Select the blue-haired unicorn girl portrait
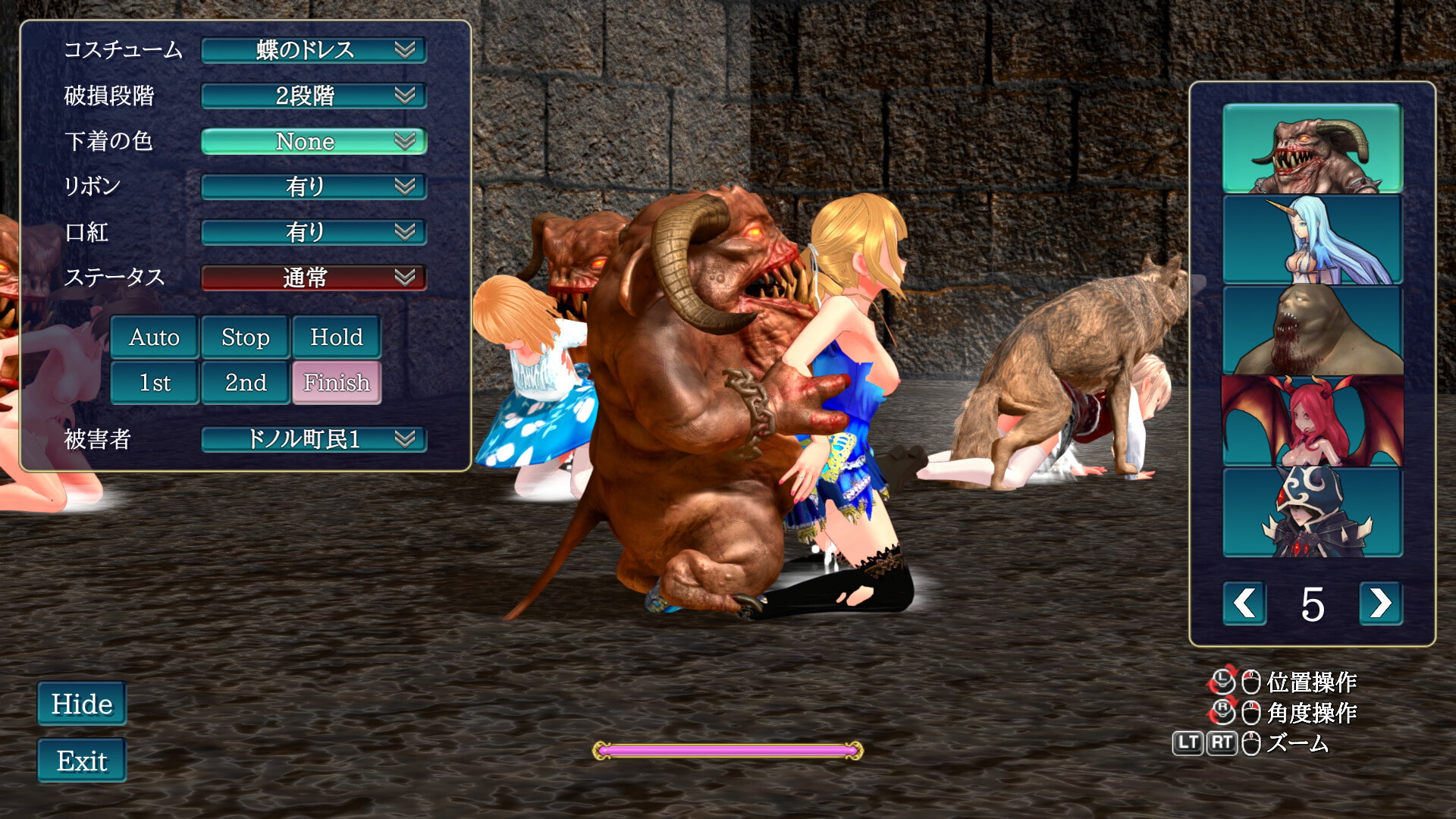 point(1313,240)
